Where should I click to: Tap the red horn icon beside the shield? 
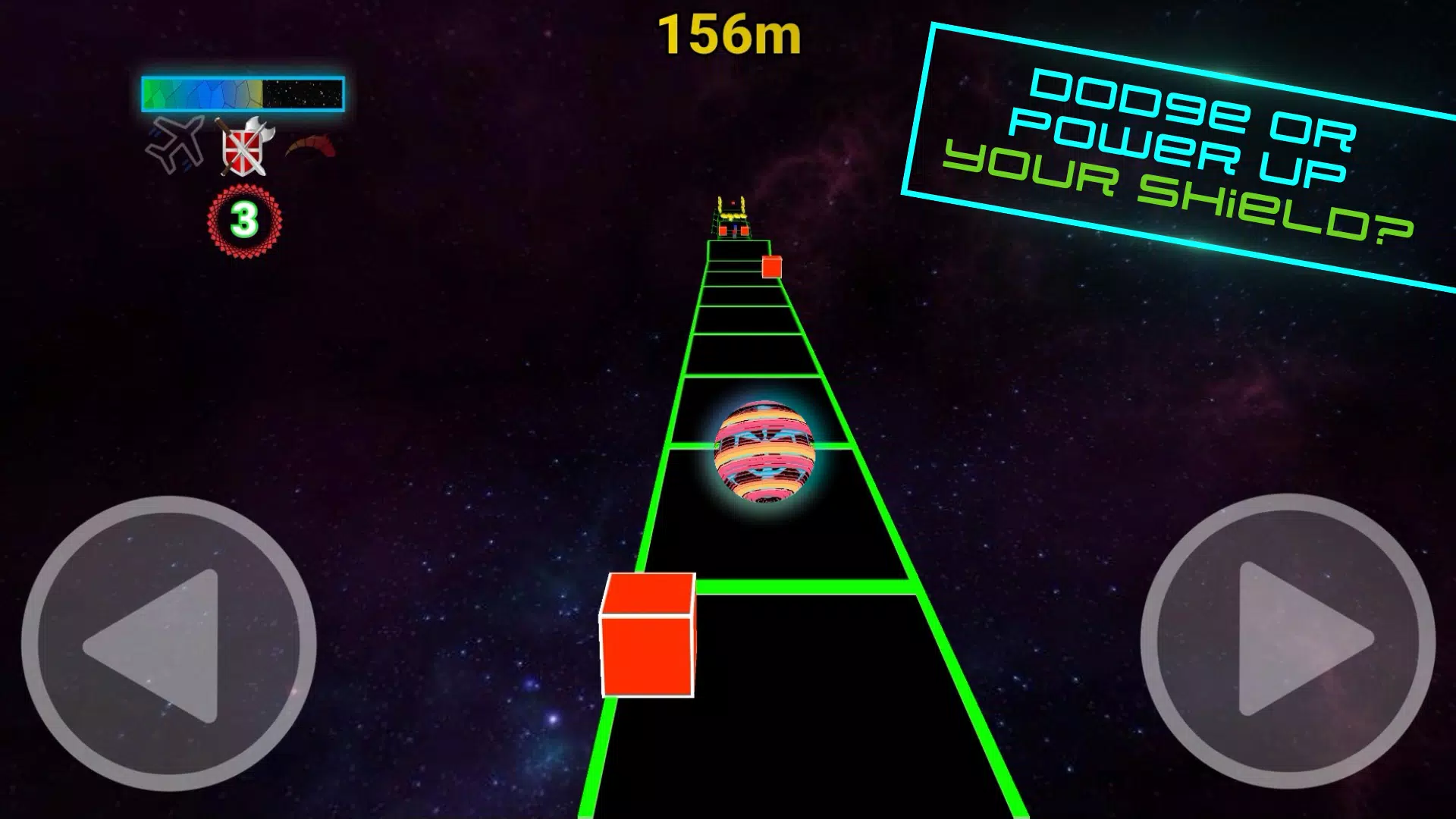tap(311, 144)
